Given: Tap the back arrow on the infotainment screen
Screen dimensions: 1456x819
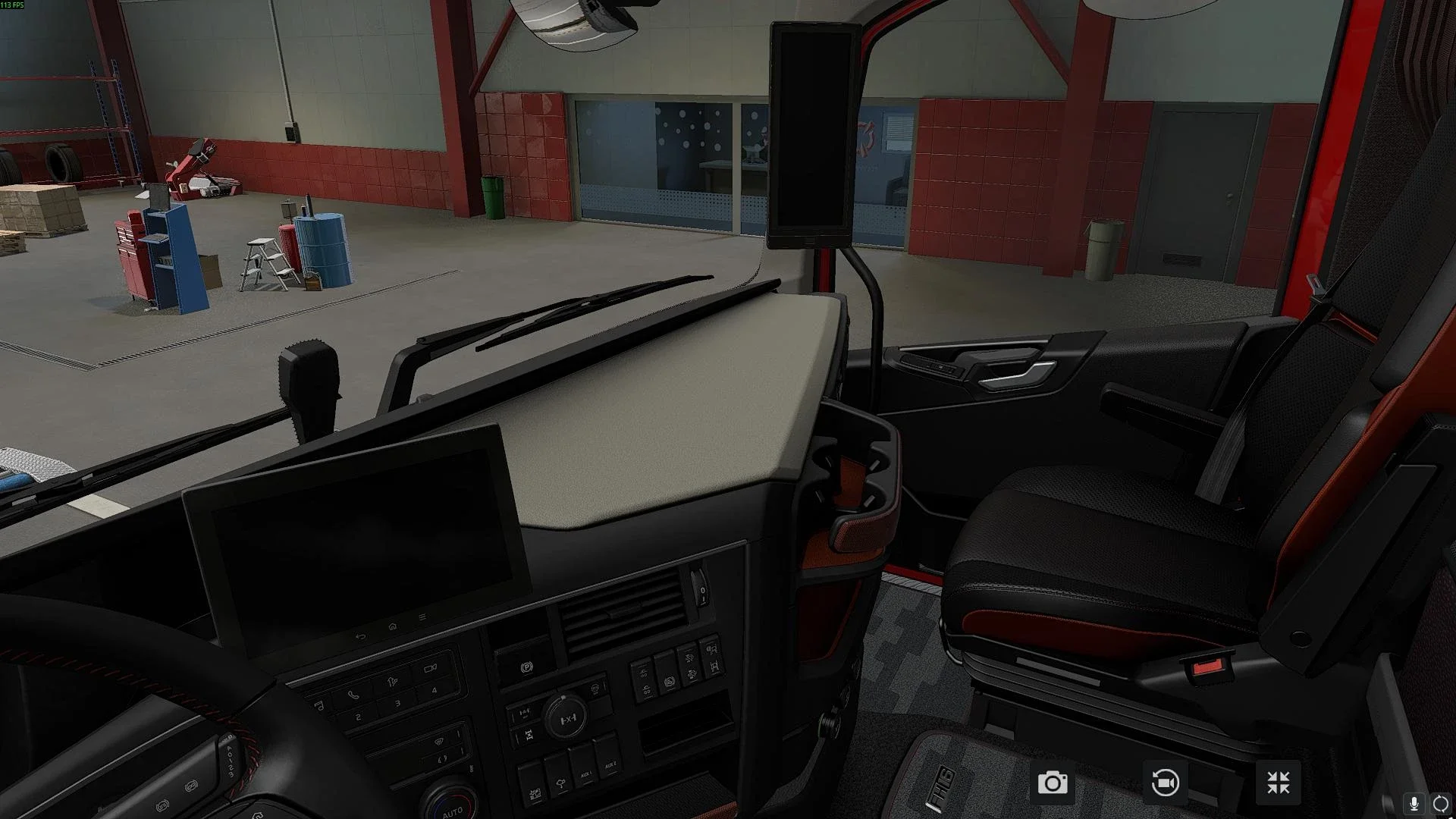Looking at the screenshot, I should coord(362,635).
